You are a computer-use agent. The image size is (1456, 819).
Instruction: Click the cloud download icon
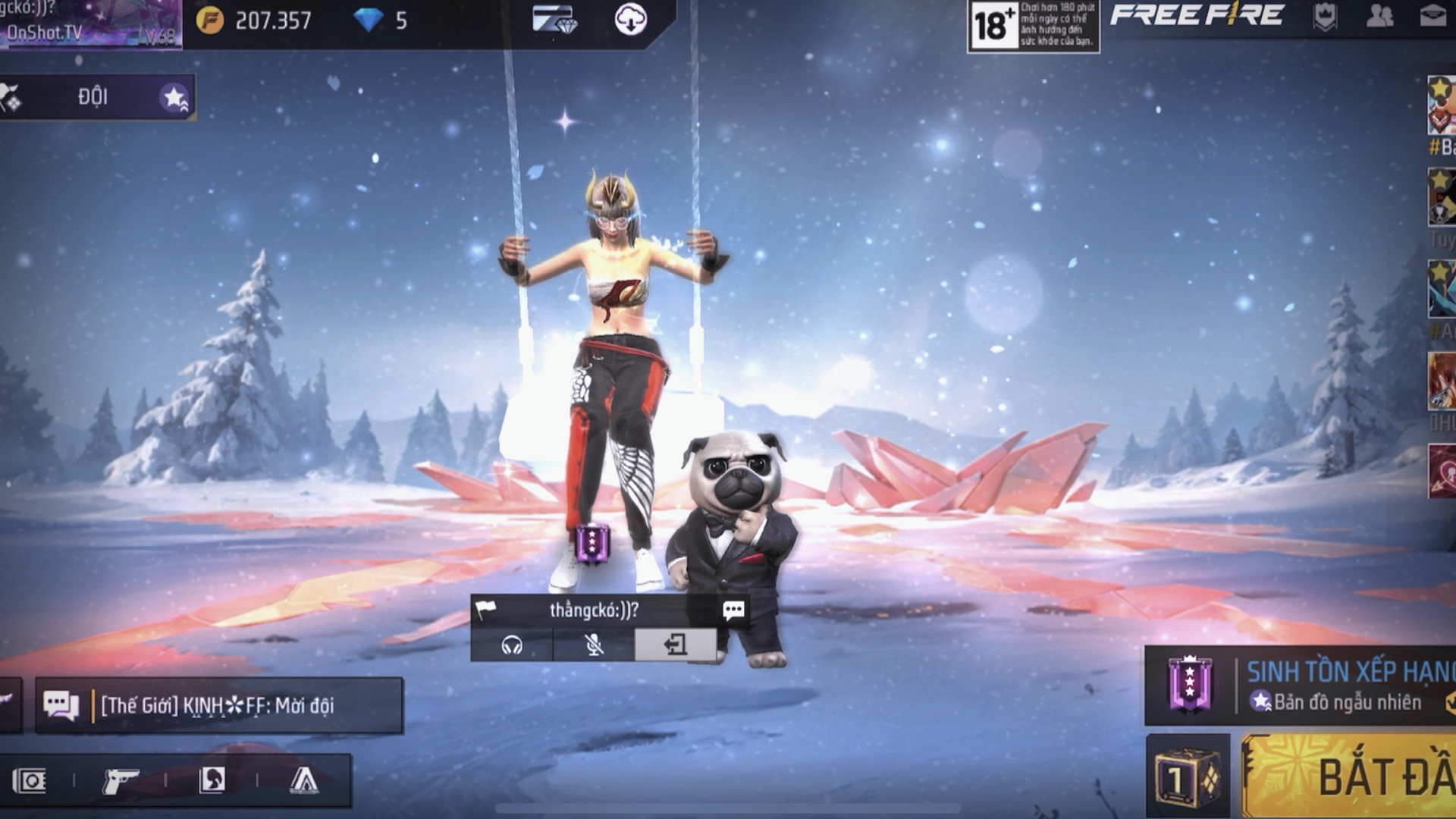(x=630, y=20)
